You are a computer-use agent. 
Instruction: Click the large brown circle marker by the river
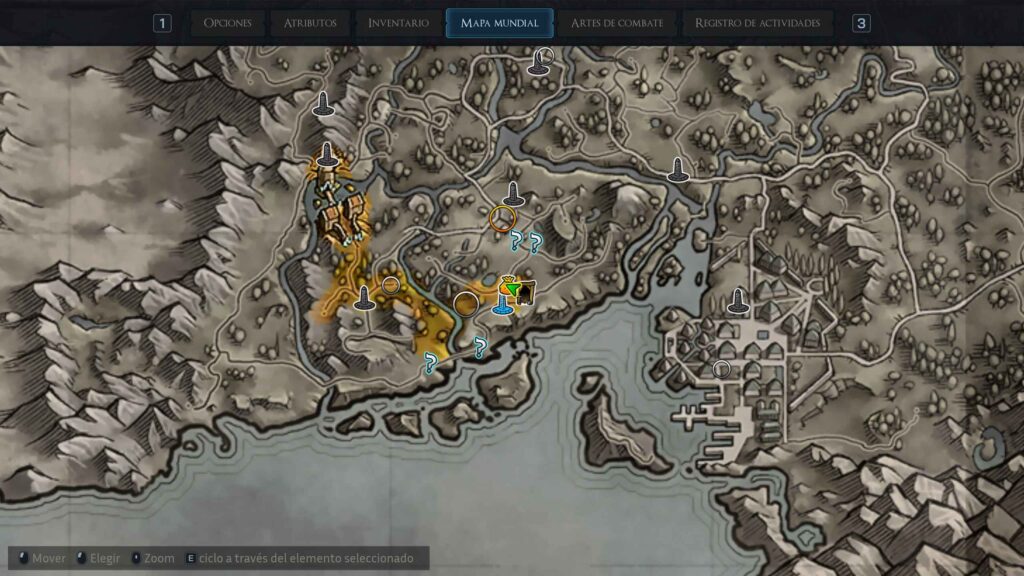click(465, 303)
